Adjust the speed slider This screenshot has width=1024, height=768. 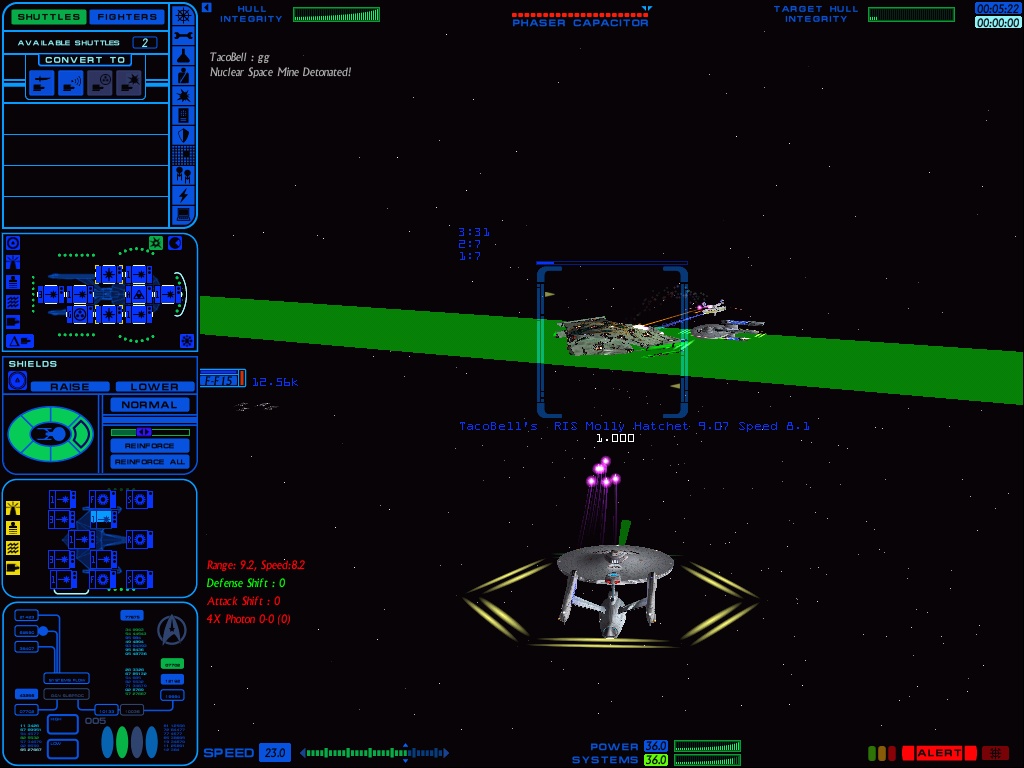373,753
